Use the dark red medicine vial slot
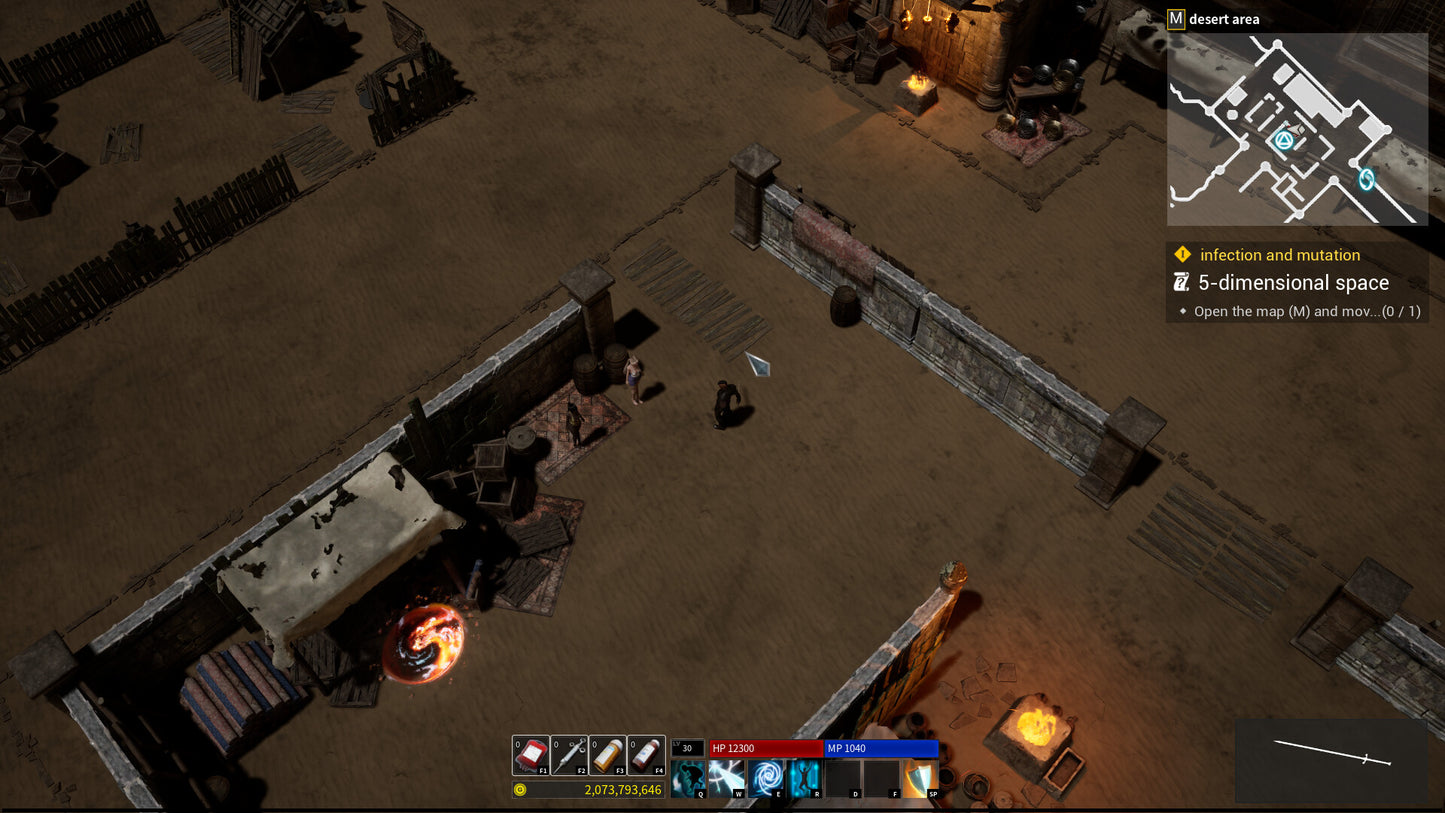This screenshot has height=813, width=1445. 646,755
